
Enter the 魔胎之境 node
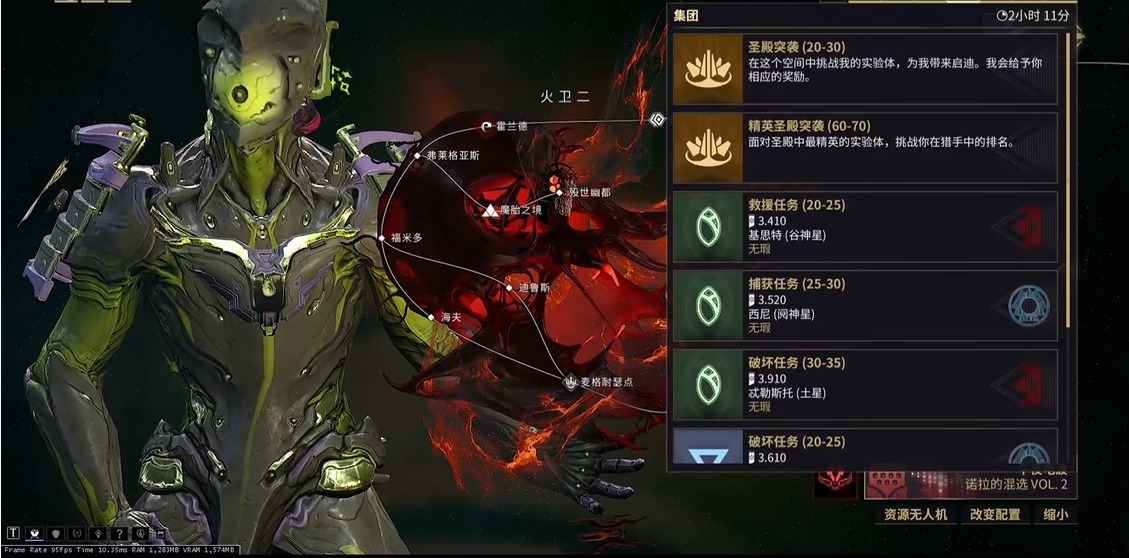pyautogui.click(x=489, y=212)
